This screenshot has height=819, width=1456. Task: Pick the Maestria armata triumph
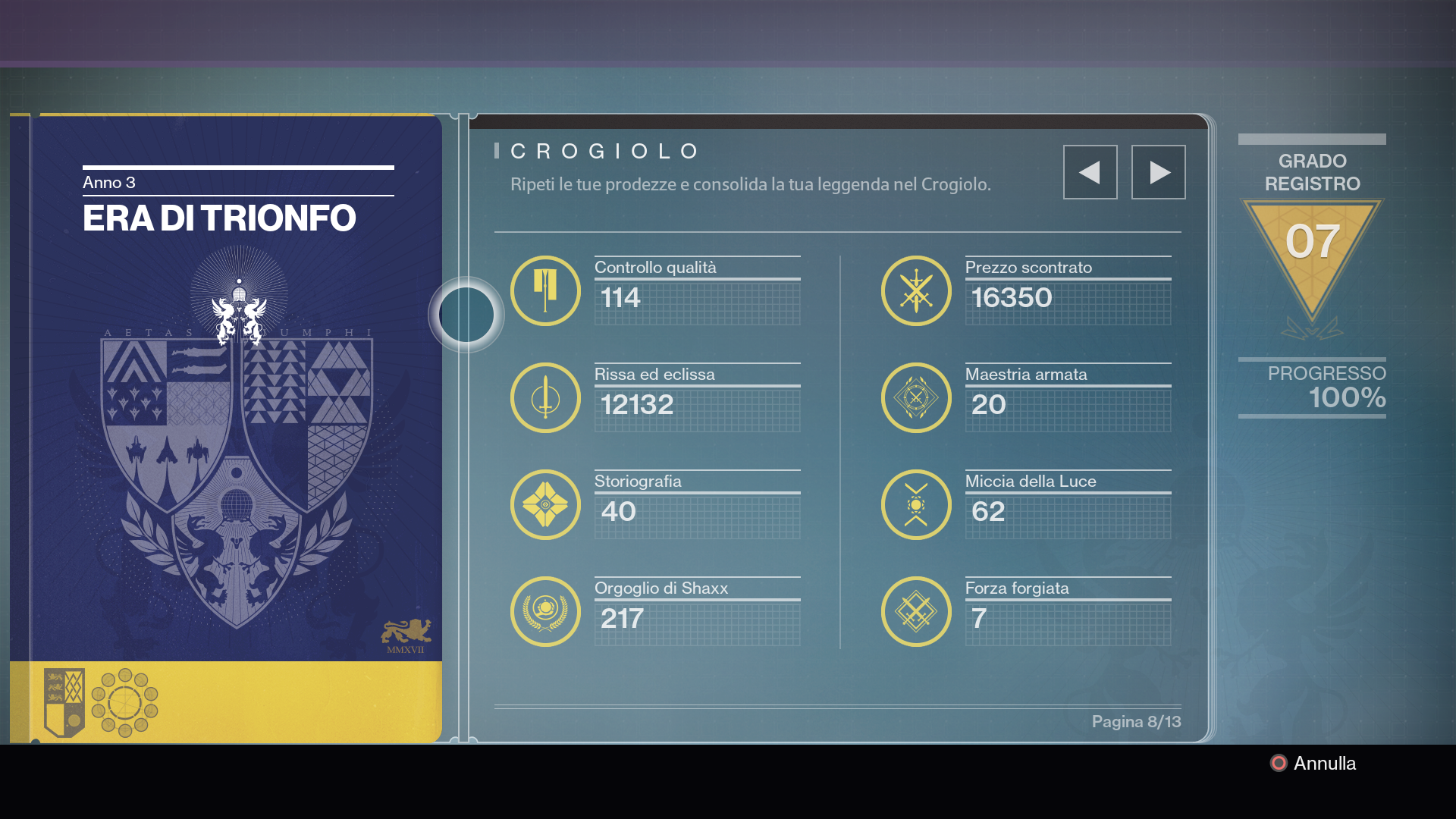coord(916,397)
